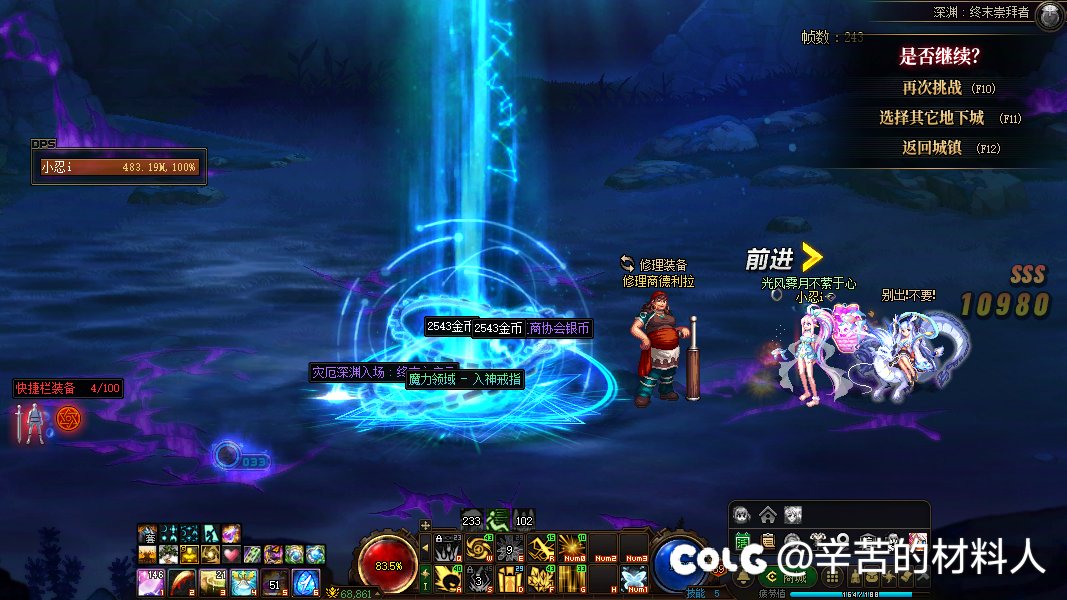1067x600 pixels.
Task: Select the 修理商德利拉 repair NPC label
Action: click(658, 282)
